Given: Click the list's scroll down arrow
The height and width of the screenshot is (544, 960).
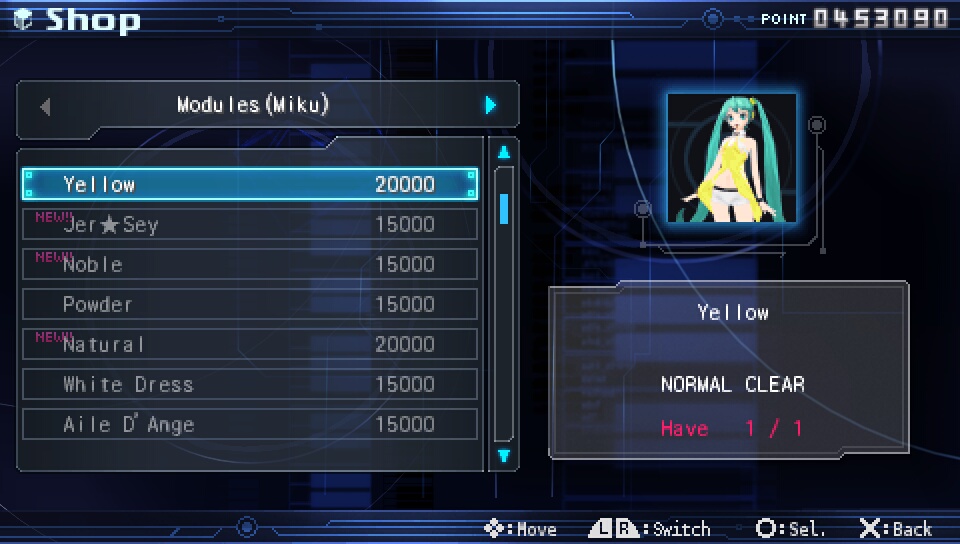Looking at the screenshot, I should (504, 456).
